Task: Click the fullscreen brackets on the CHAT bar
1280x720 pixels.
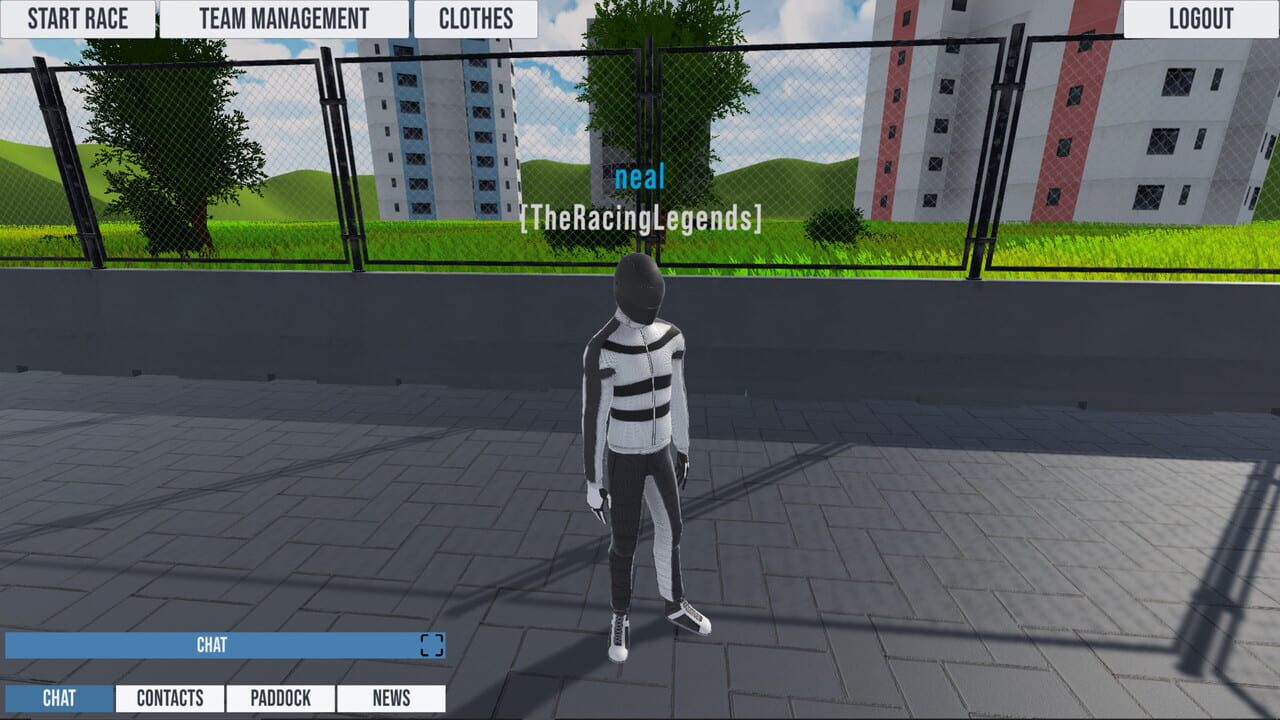Action: click(x=430, y=645)
